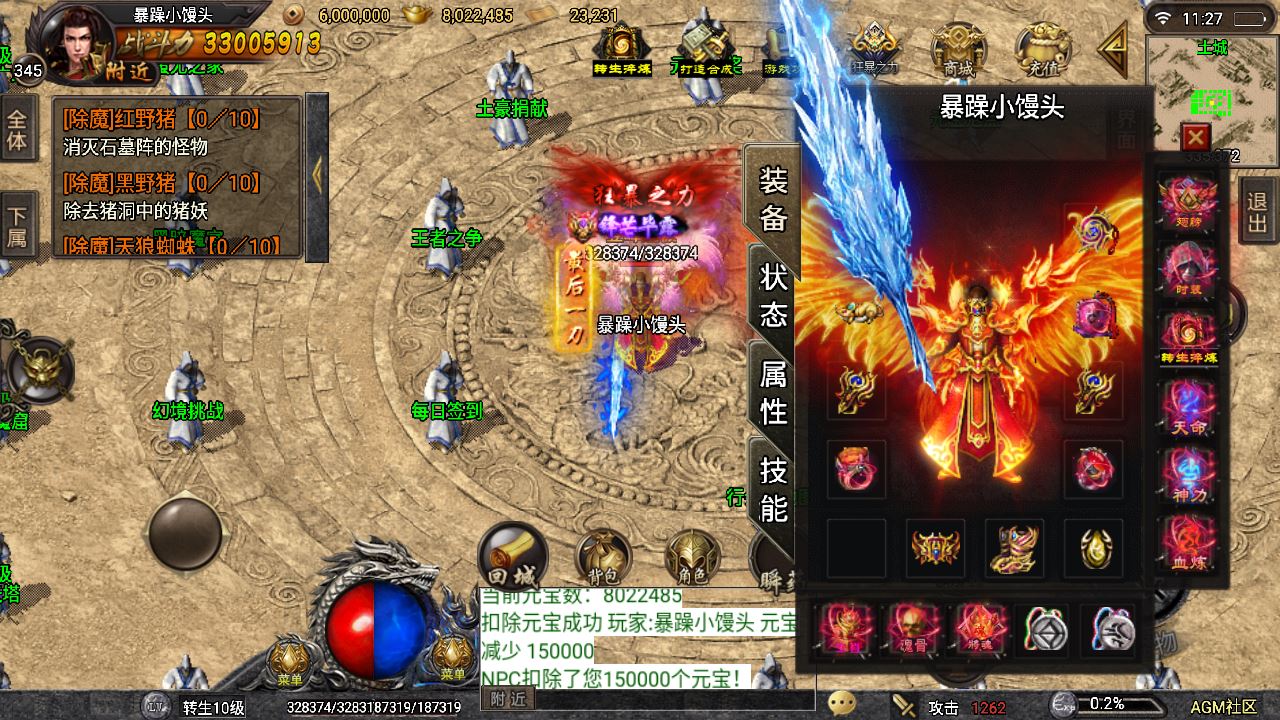Open the 背包 backpack
This screenshot has width=1280, height=720.
coord(603,558)
